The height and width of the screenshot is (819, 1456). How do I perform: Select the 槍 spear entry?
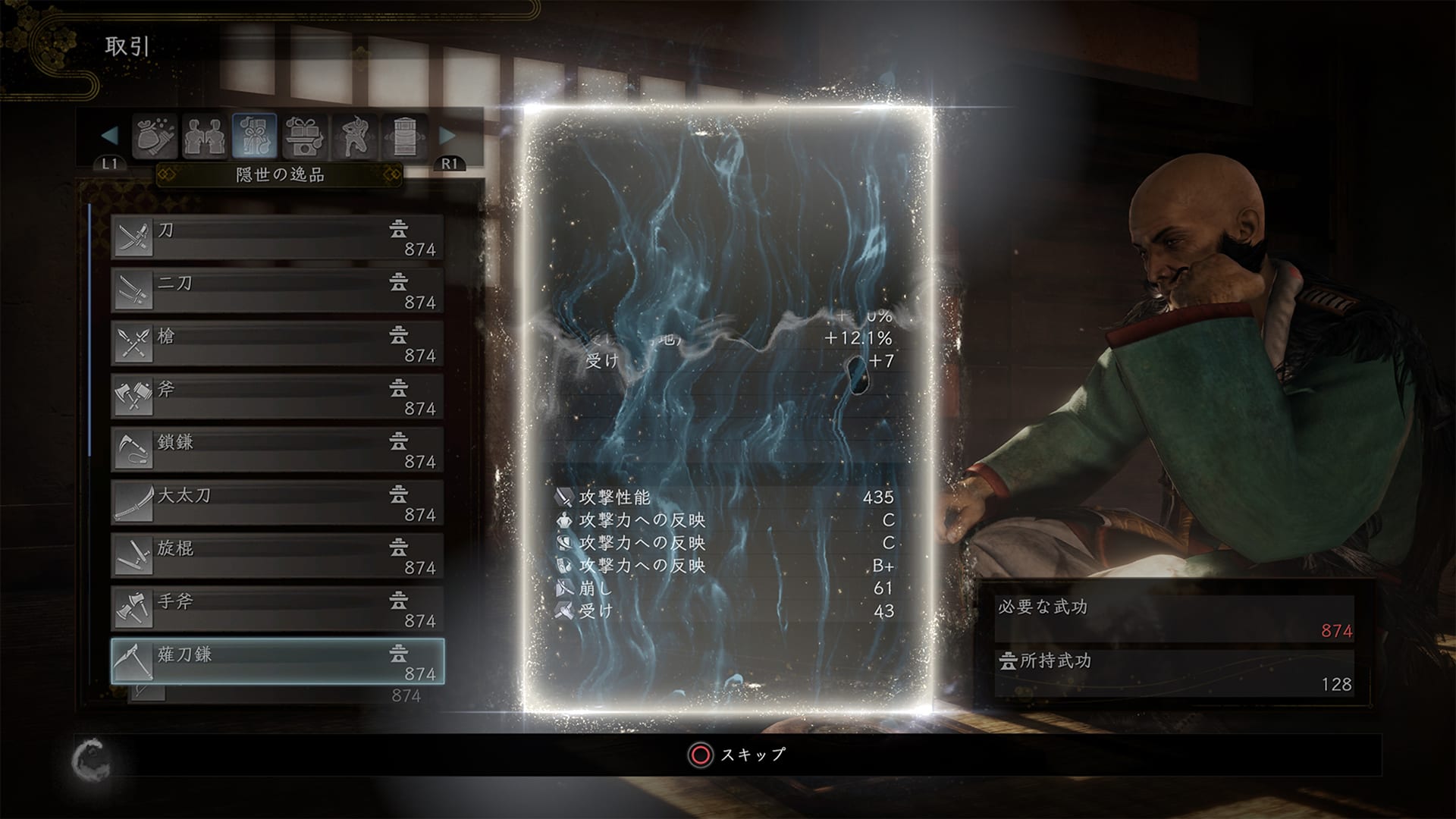tap(278, 344)
